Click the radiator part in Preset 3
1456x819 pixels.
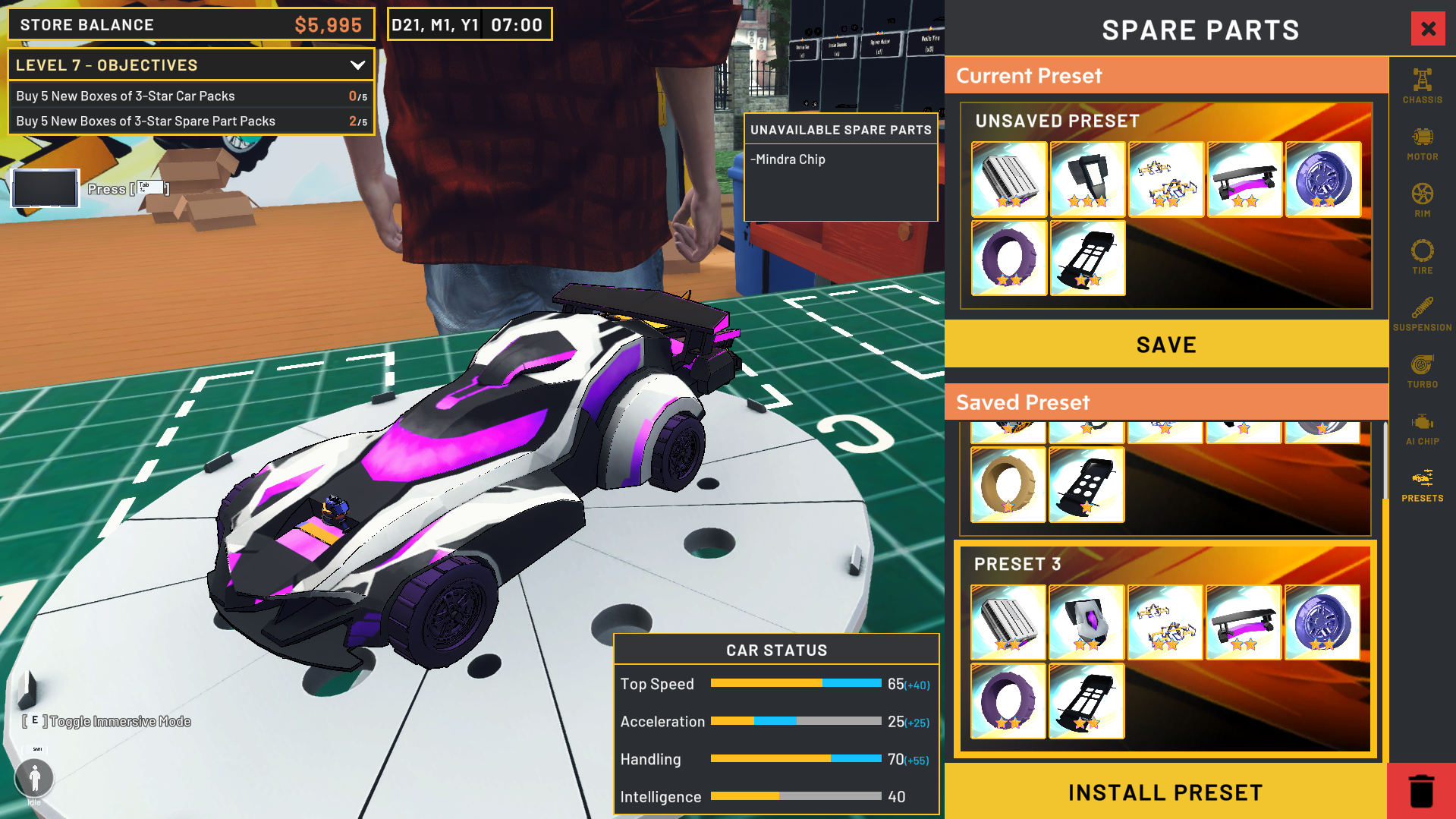[1008, 622]
